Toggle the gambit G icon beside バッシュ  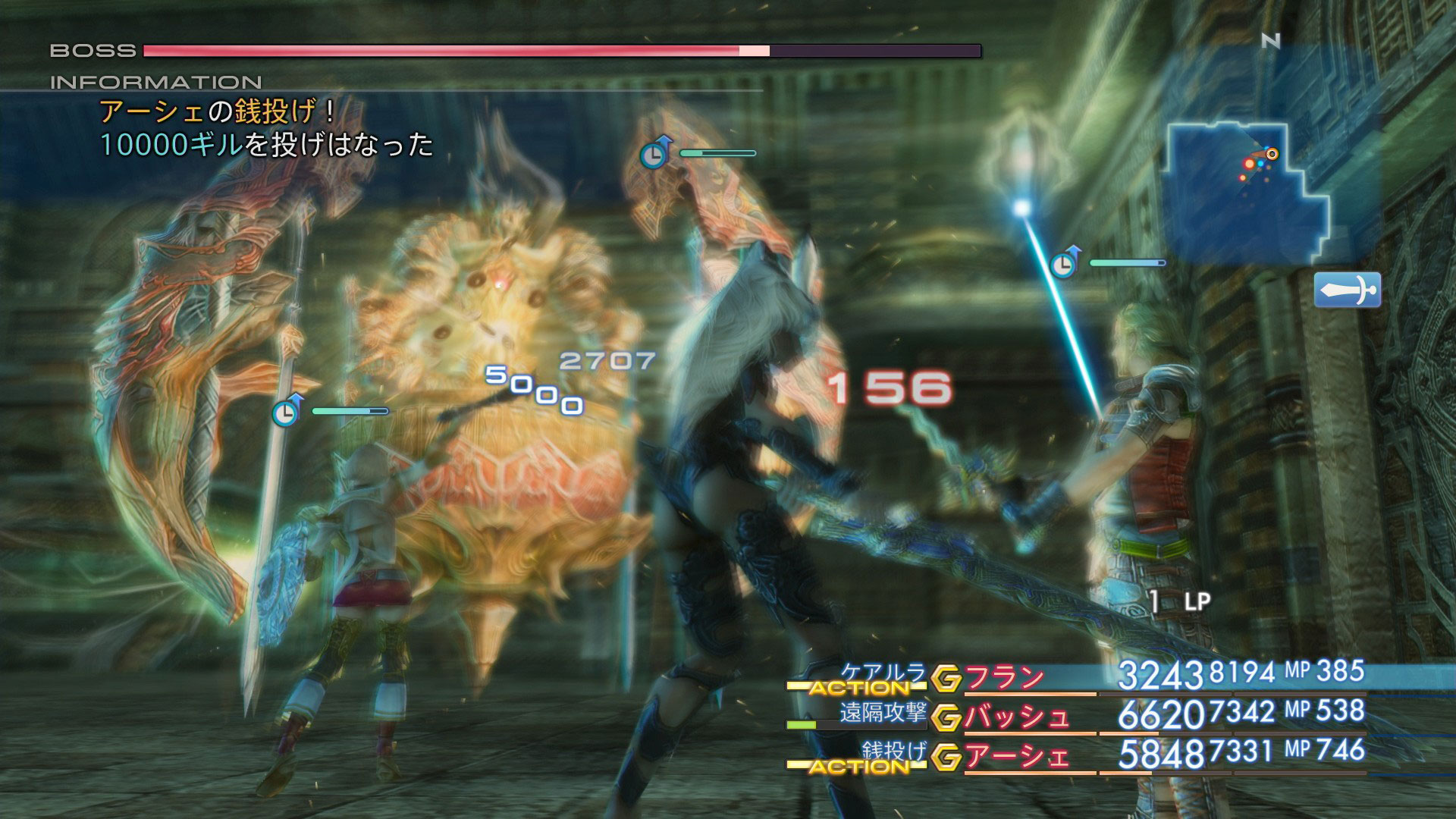[946, 718]
